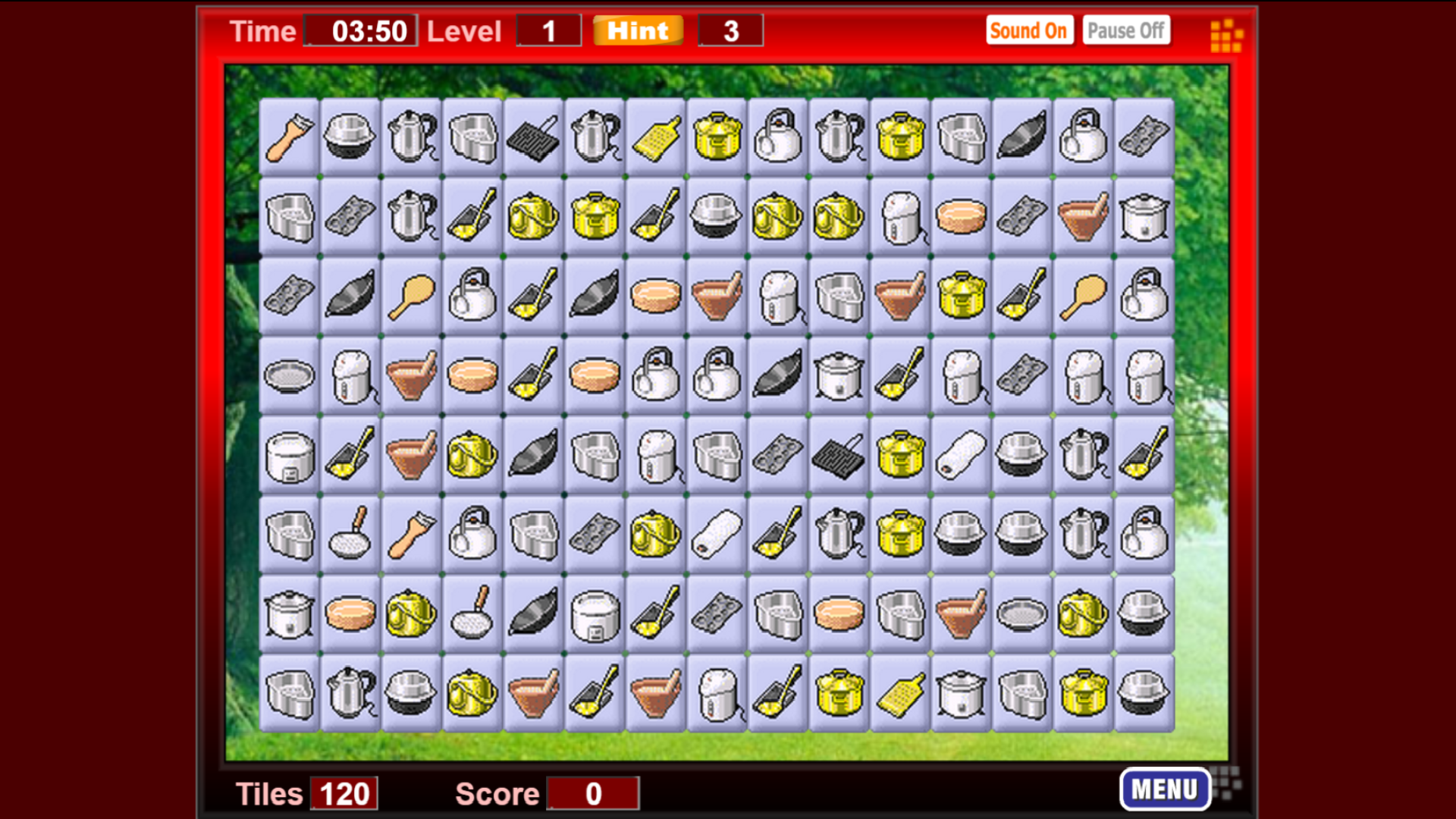
Task: Click the Score display field
Action: (593, 793)
